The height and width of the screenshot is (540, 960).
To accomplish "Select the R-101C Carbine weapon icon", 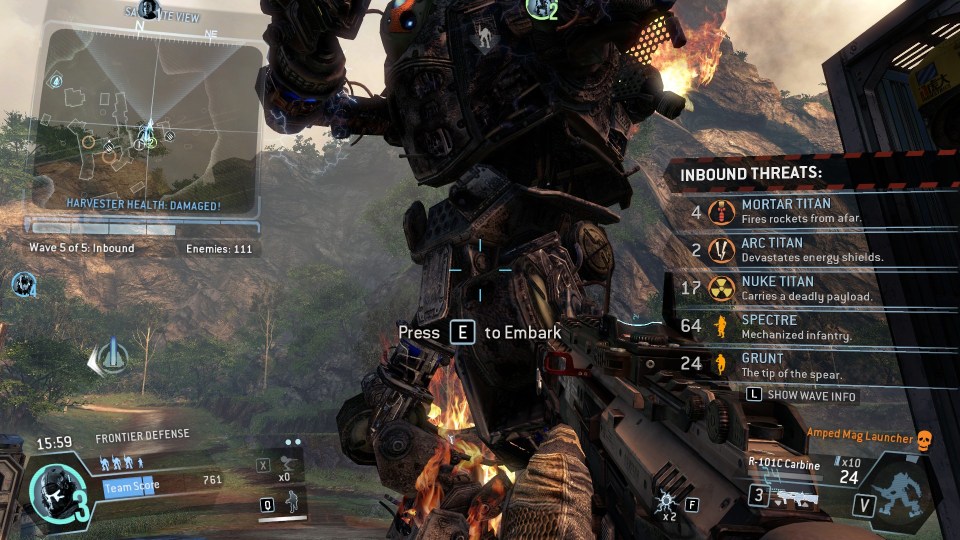I will tap(783, 496).
